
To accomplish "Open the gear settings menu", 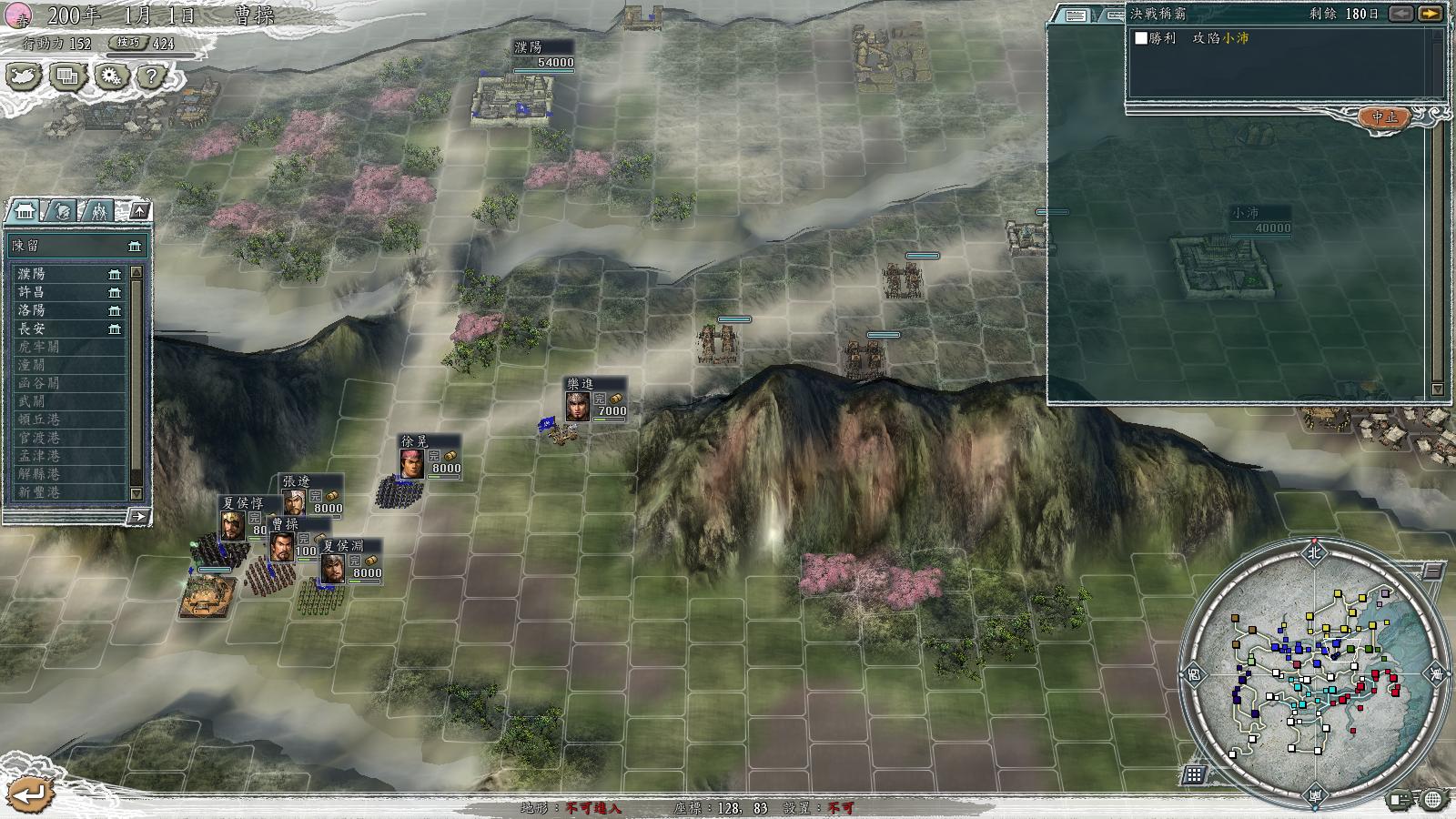I will point(110,77).
